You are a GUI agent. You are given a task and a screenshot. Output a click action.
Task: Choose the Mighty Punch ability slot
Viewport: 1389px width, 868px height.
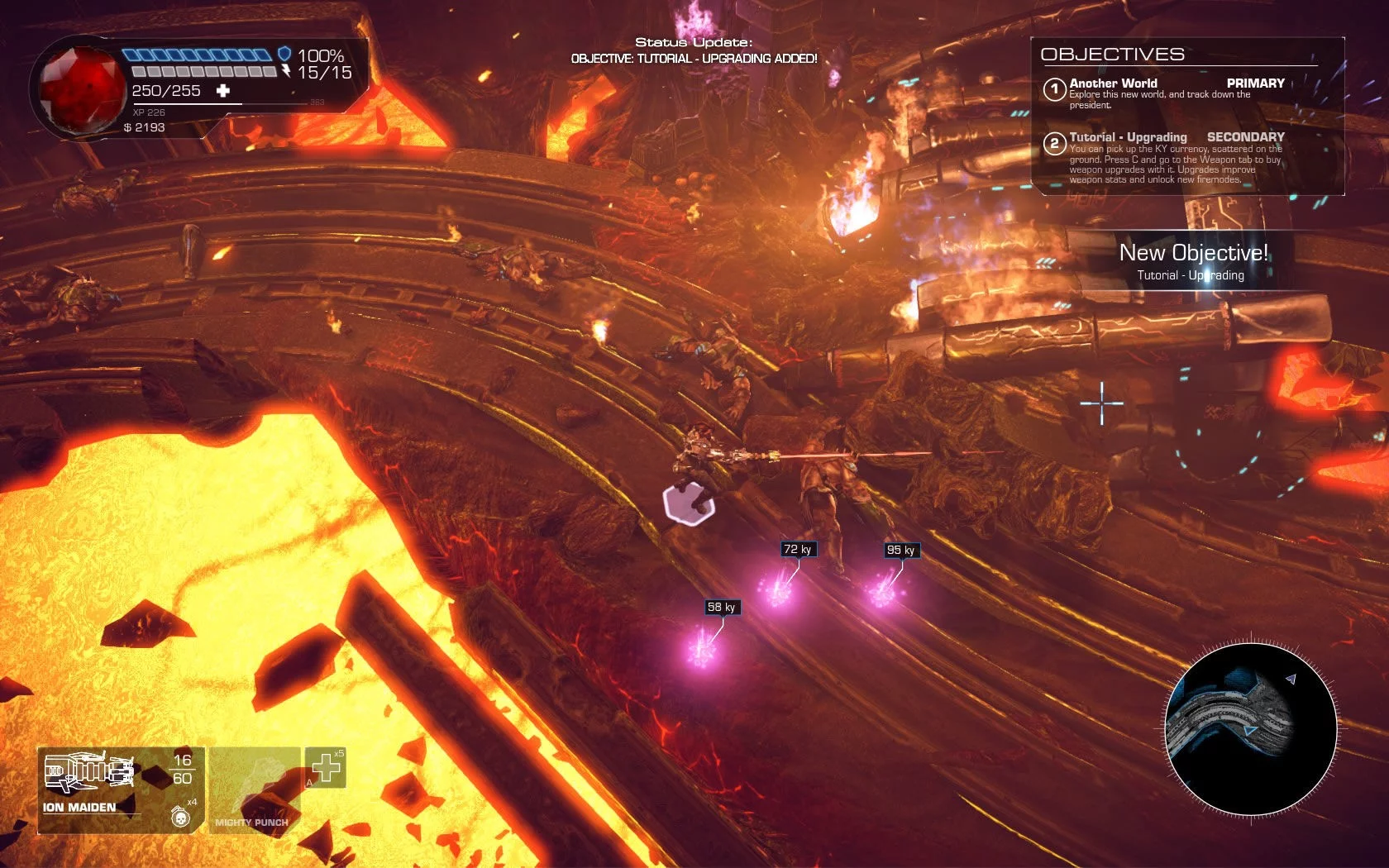[x=254, y=789]
